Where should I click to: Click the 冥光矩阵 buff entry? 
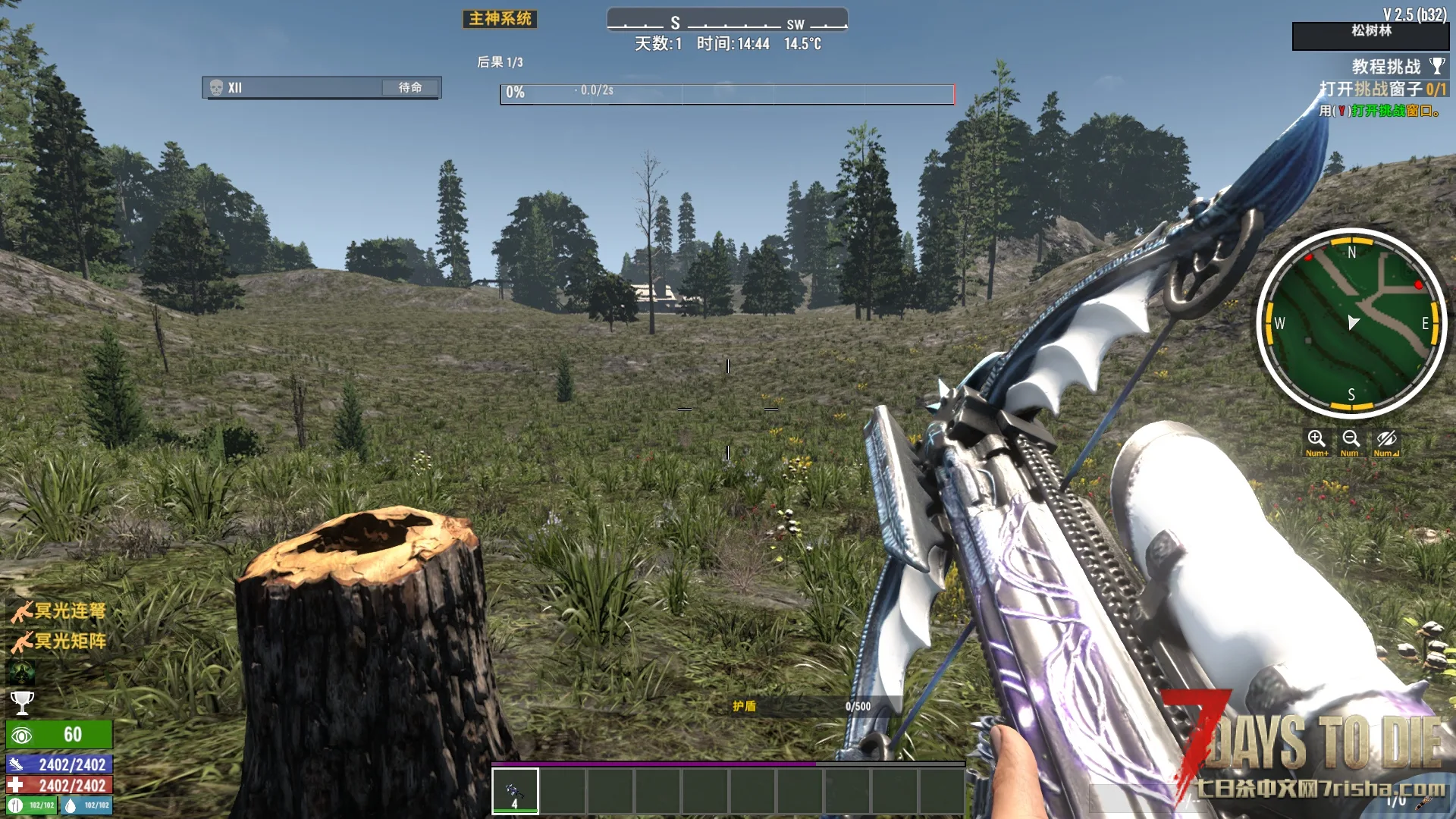point(58,642)
